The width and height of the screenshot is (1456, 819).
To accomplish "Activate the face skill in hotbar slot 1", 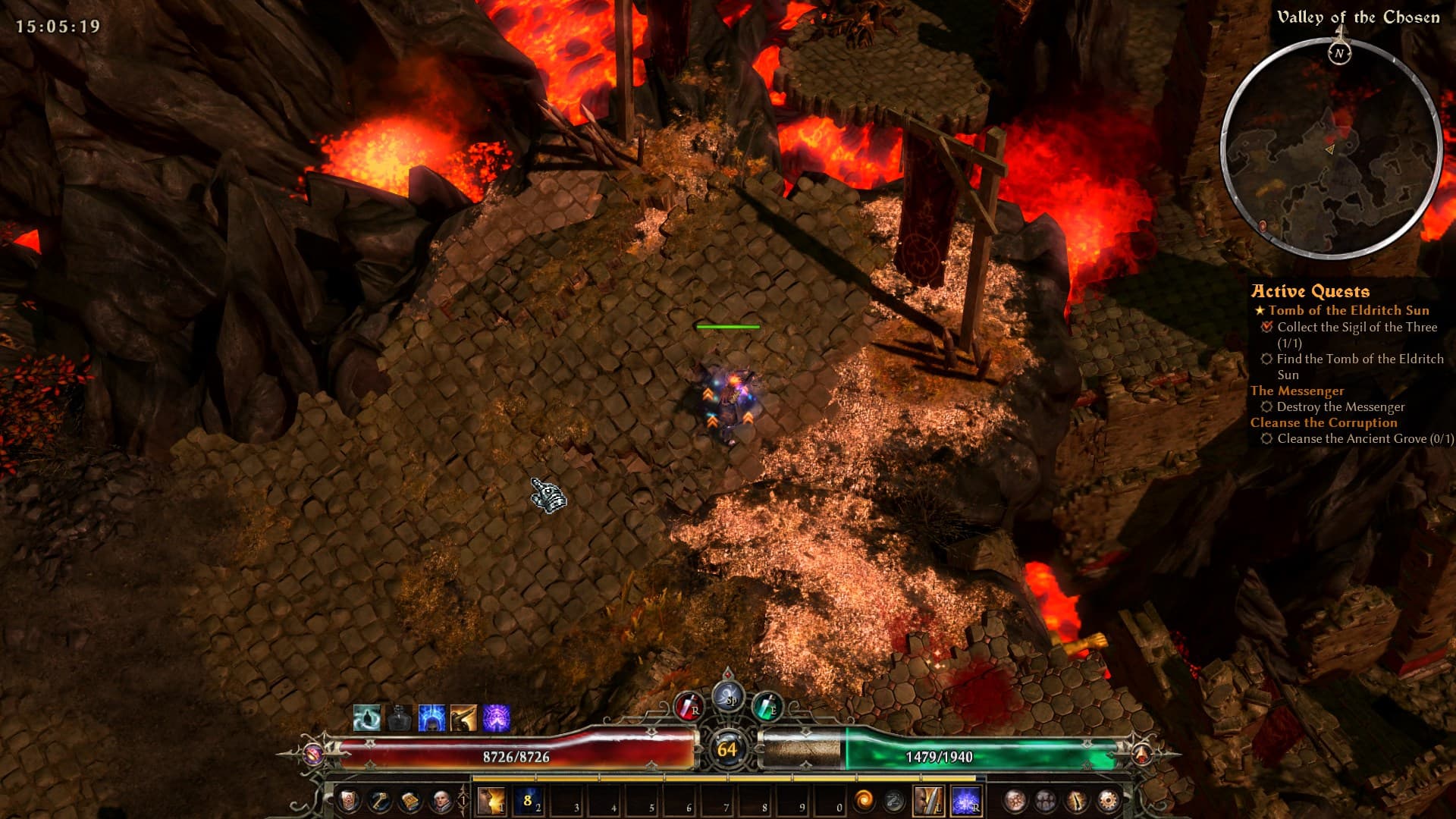I will tap(491, 800).
